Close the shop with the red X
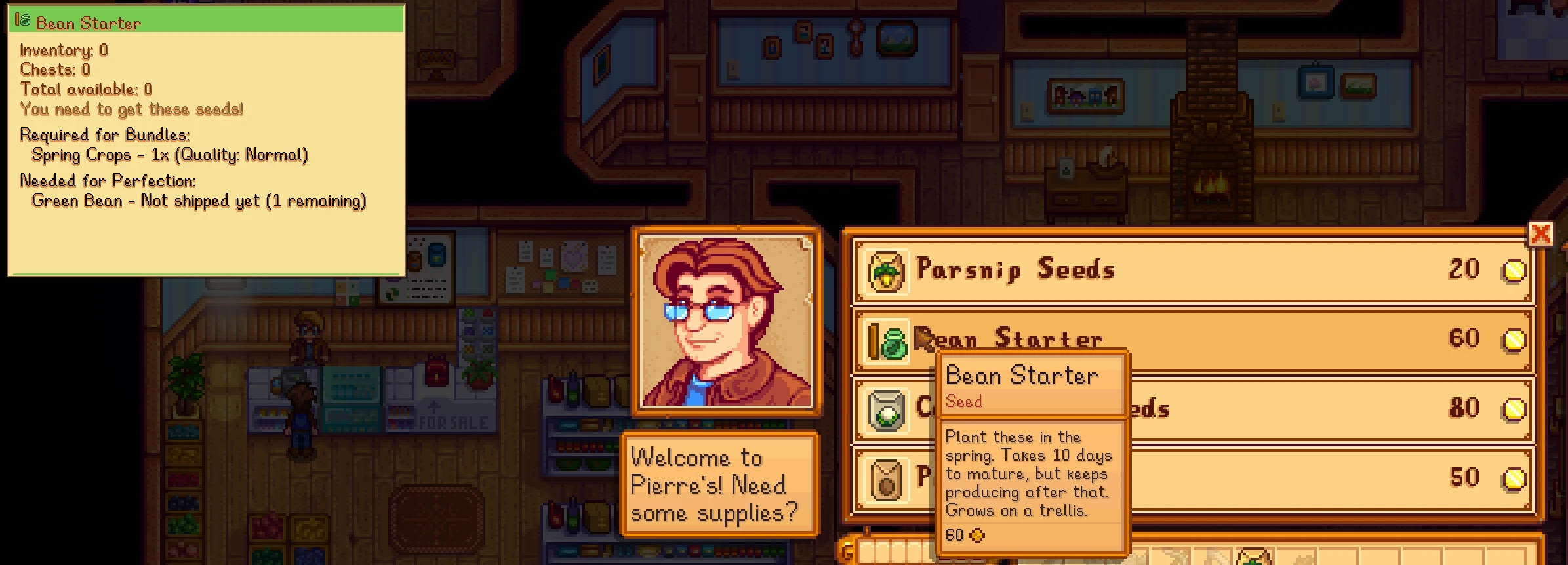Viewport: 1568px width, 565px height. click(1540, 234)
